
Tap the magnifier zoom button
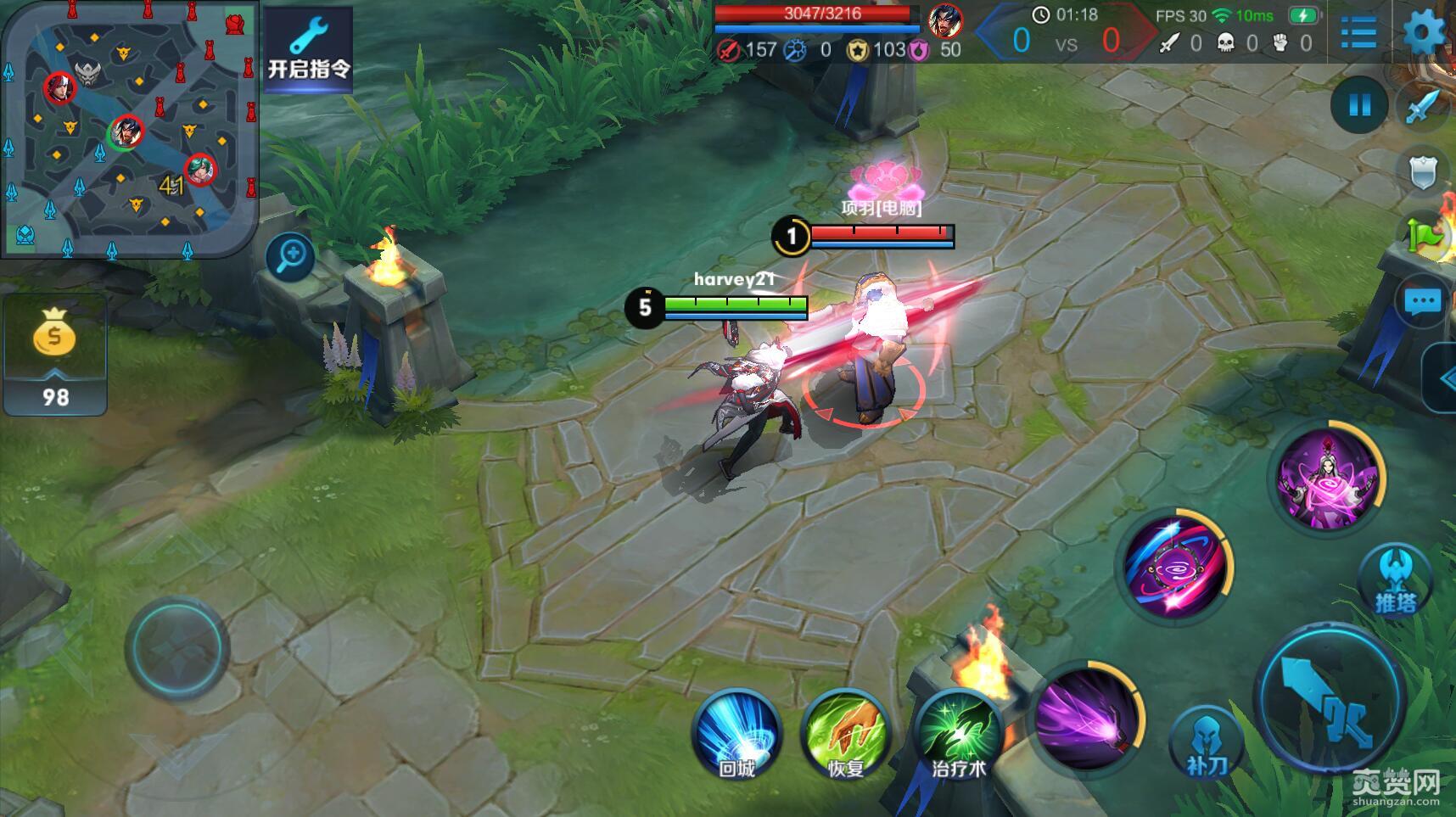[x=290, y=255]
